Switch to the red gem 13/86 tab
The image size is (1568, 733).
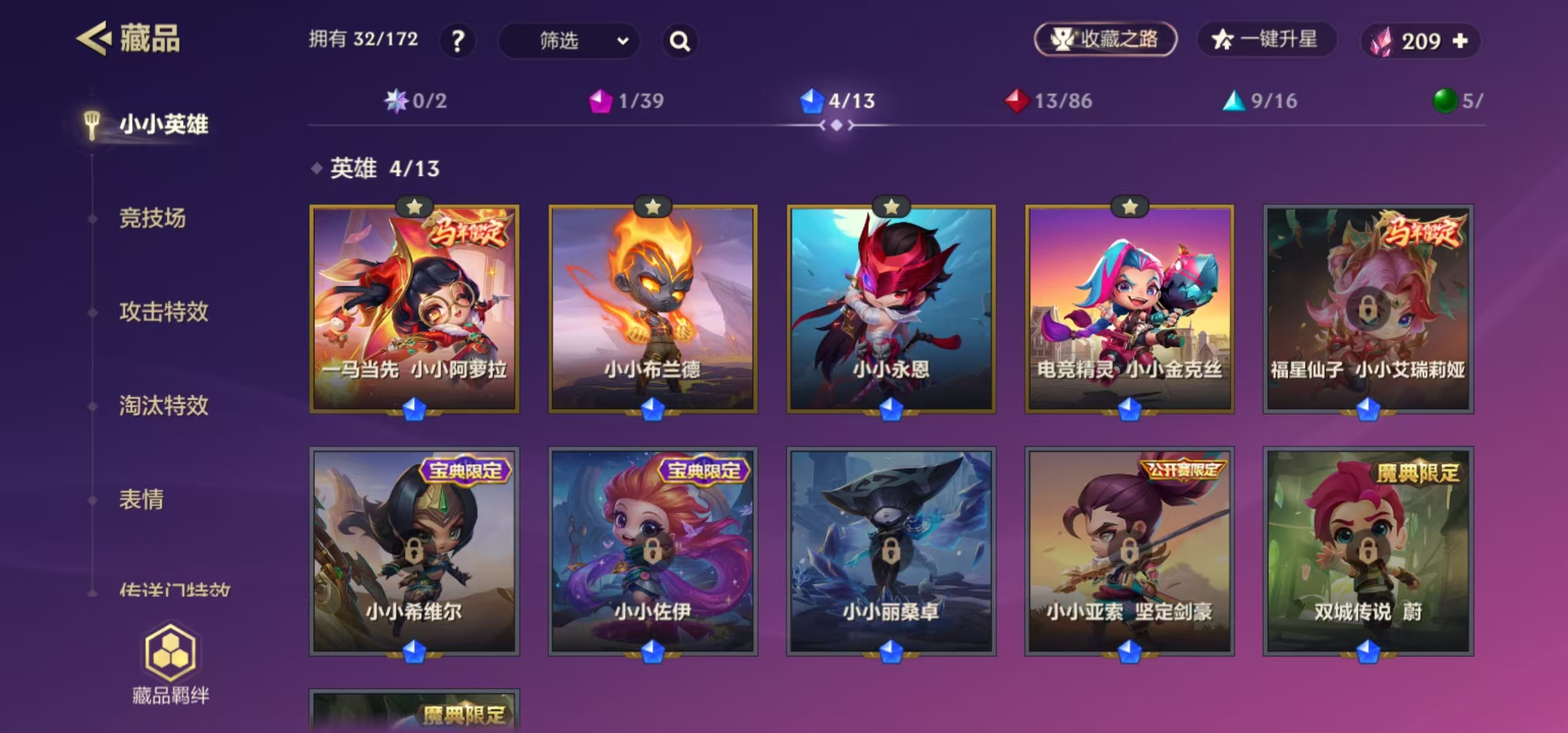[1049, 101]
